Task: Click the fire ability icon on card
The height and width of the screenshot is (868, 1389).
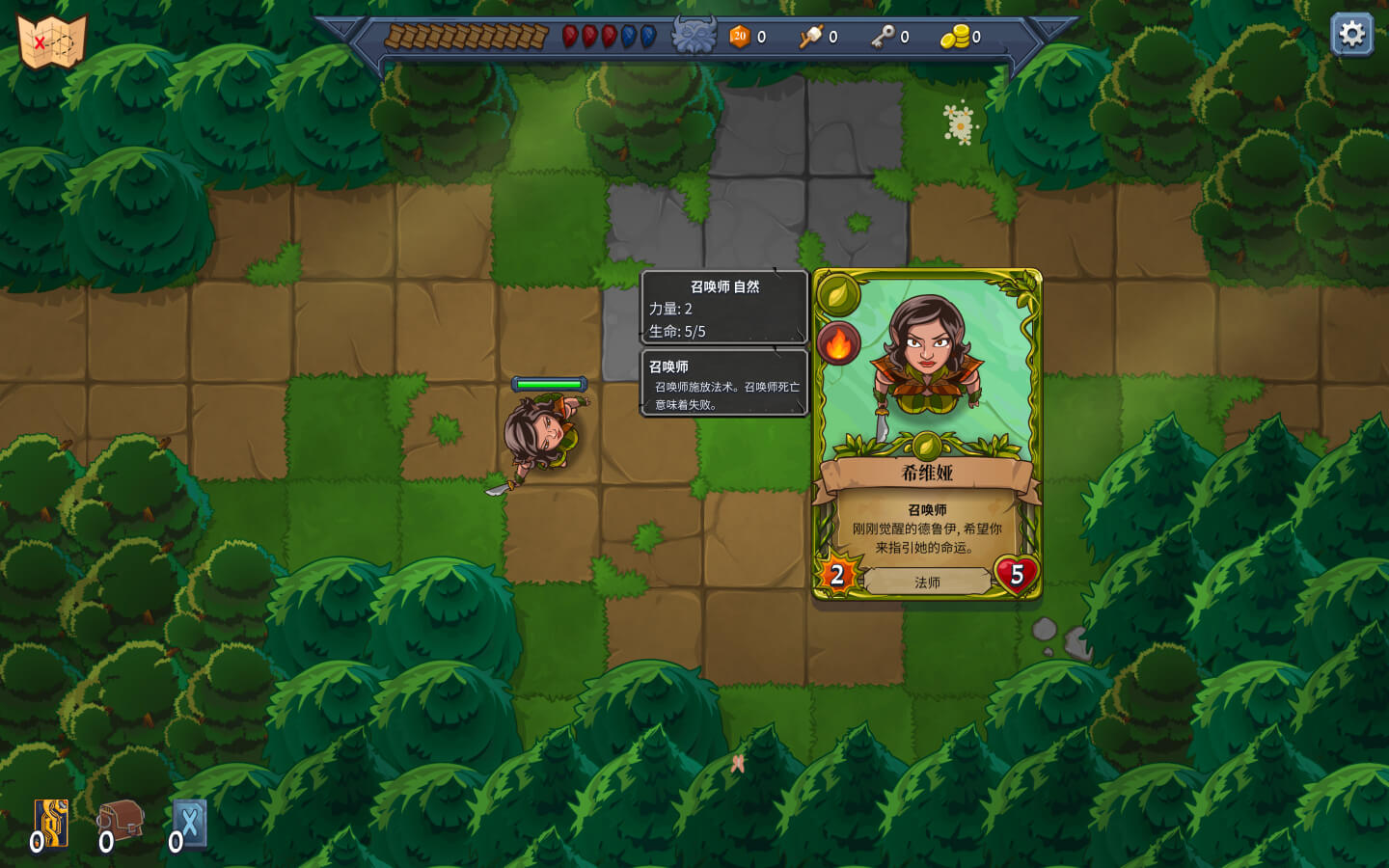Action: tap(838, 342)
